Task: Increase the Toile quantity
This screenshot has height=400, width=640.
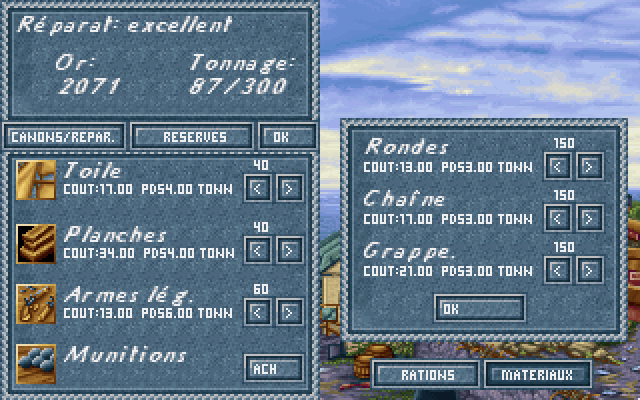Action: 289,188
